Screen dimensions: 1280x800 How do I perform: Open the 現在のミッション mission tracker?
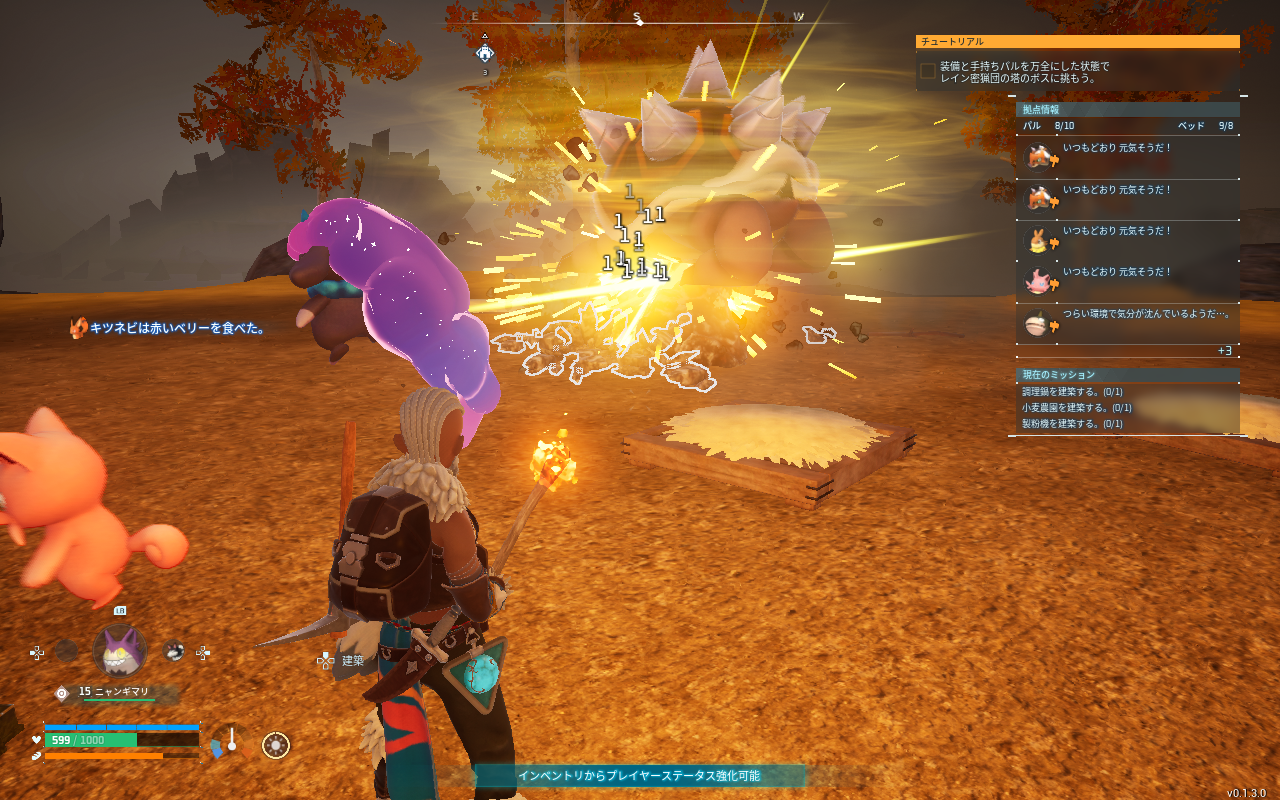(1127, 375)
